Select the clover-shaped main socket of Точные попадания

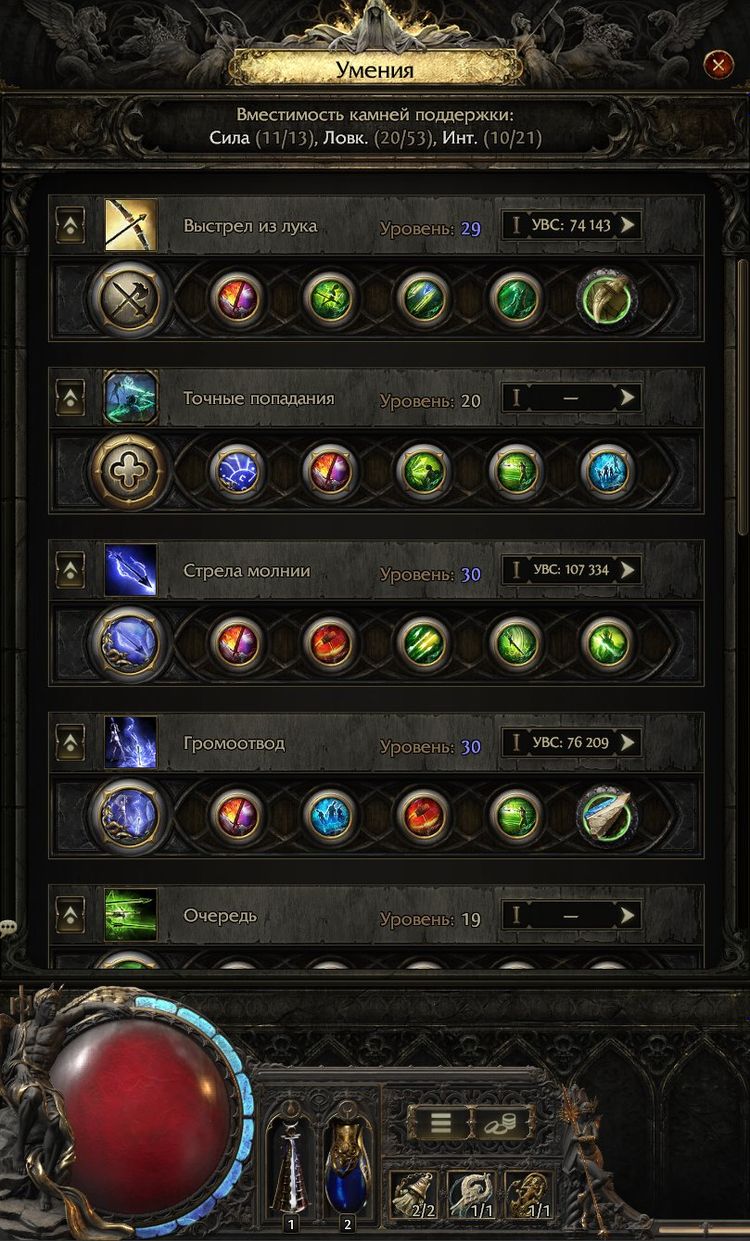[129, 471]
